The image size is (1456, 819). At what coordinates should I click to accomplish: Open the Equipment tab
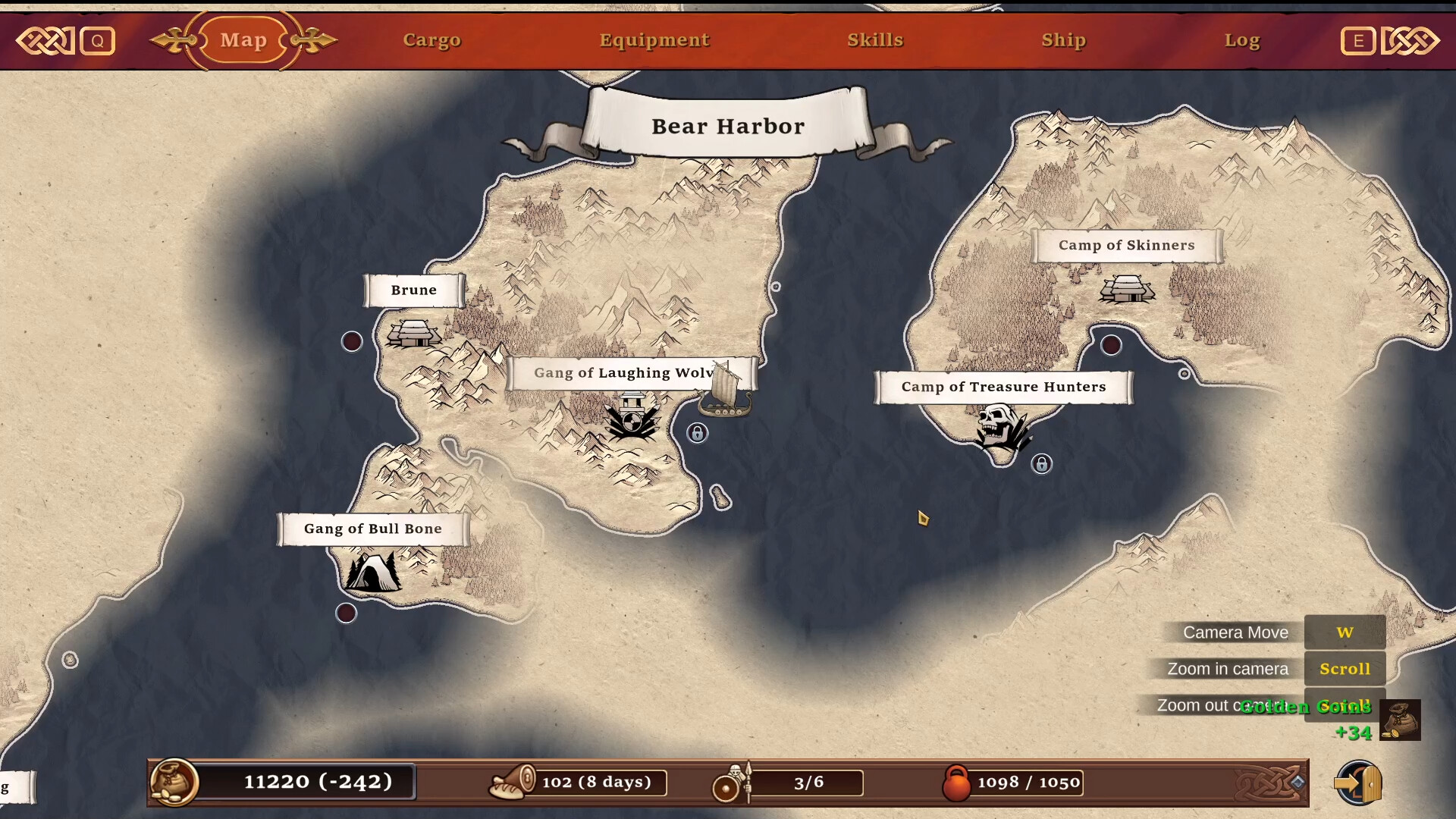(654, 40)
